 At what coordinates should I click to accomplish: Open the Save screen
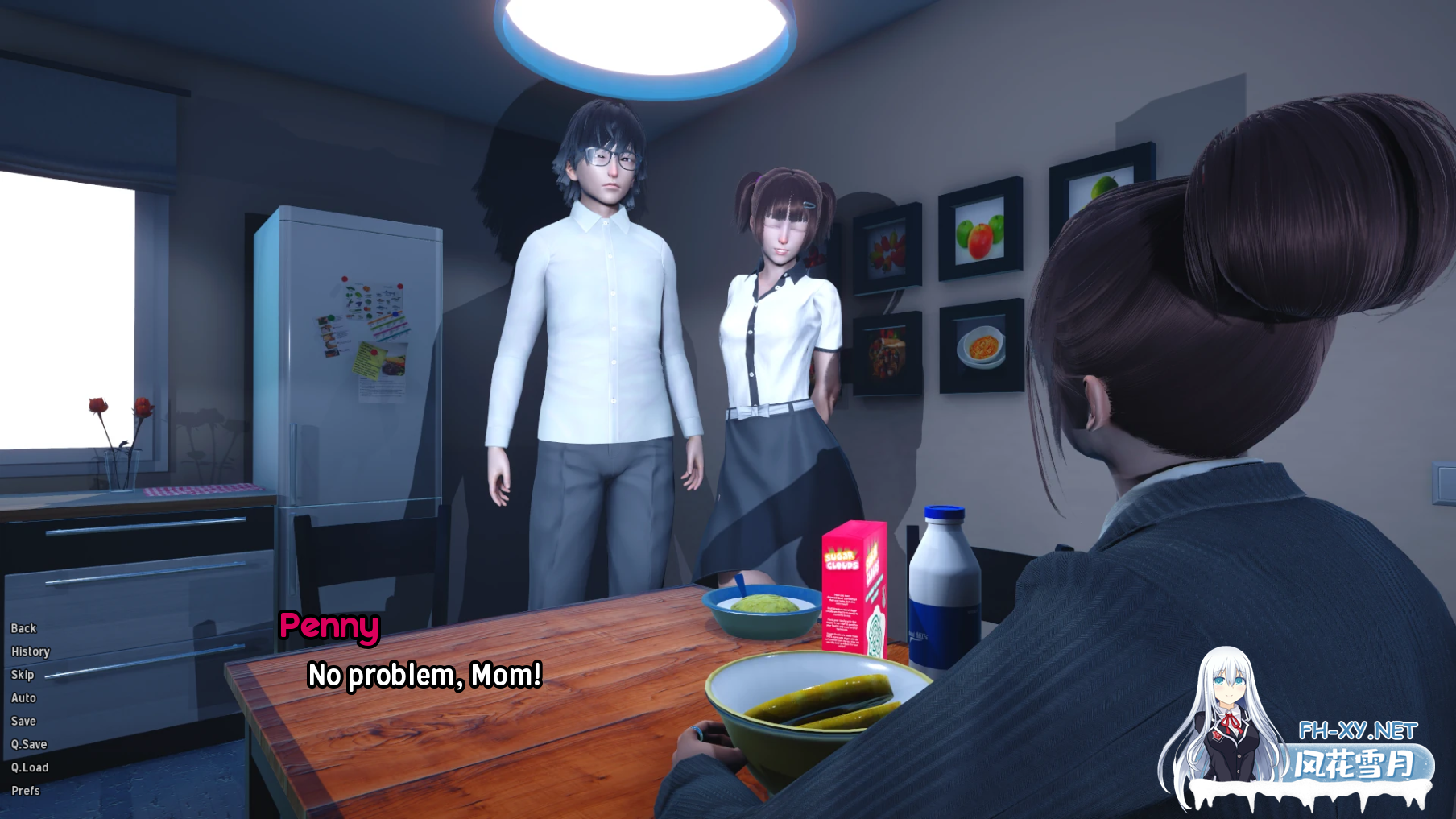tap(23, 721)
